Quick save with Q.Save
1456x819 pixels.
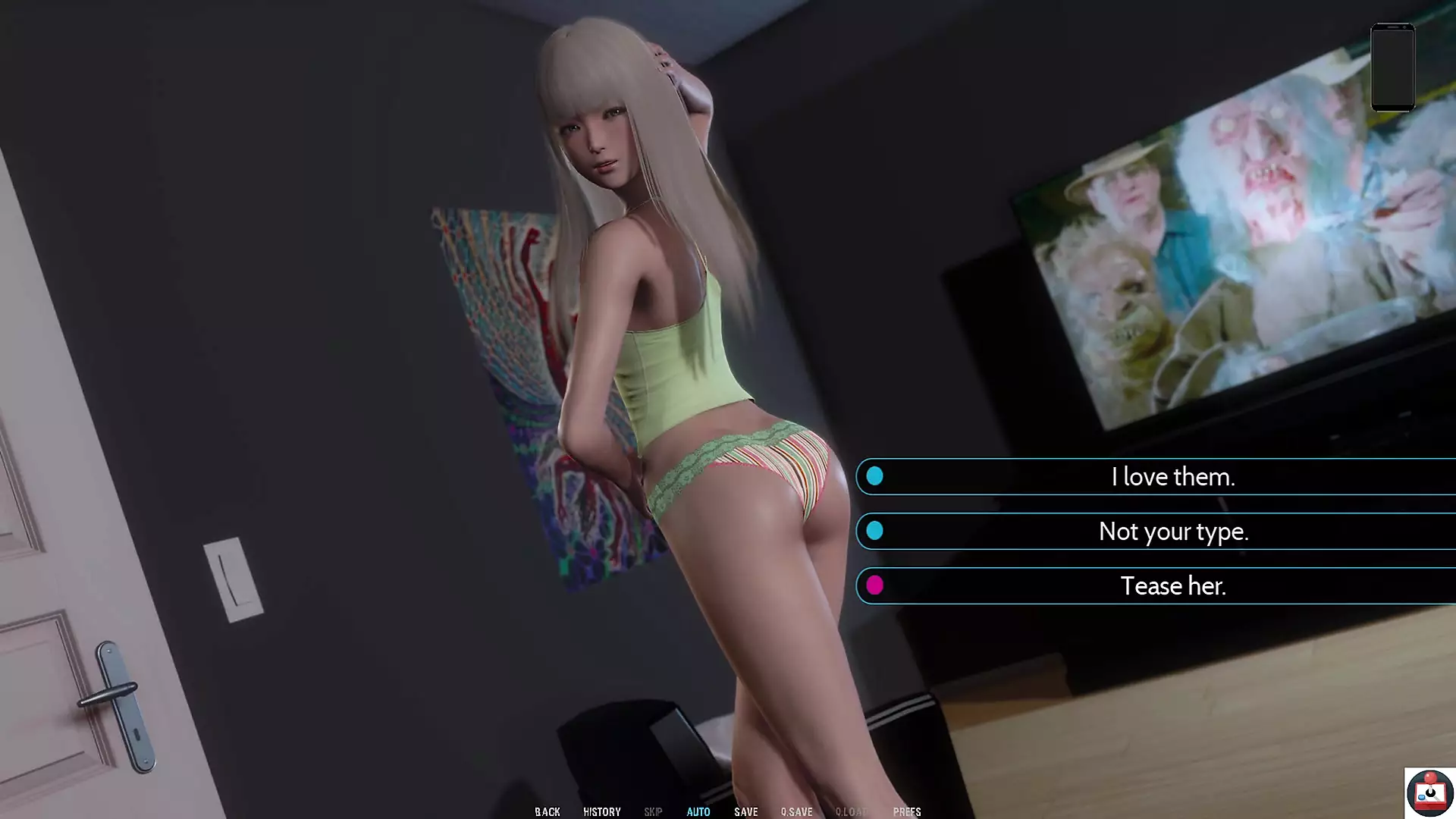796,811
